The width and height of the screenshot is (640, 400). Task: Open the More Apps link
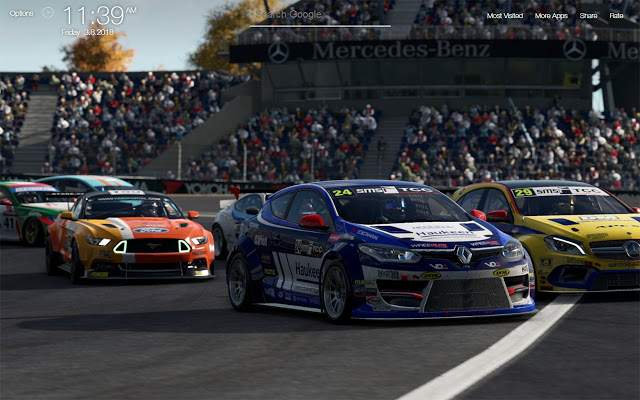click(551, 16)
